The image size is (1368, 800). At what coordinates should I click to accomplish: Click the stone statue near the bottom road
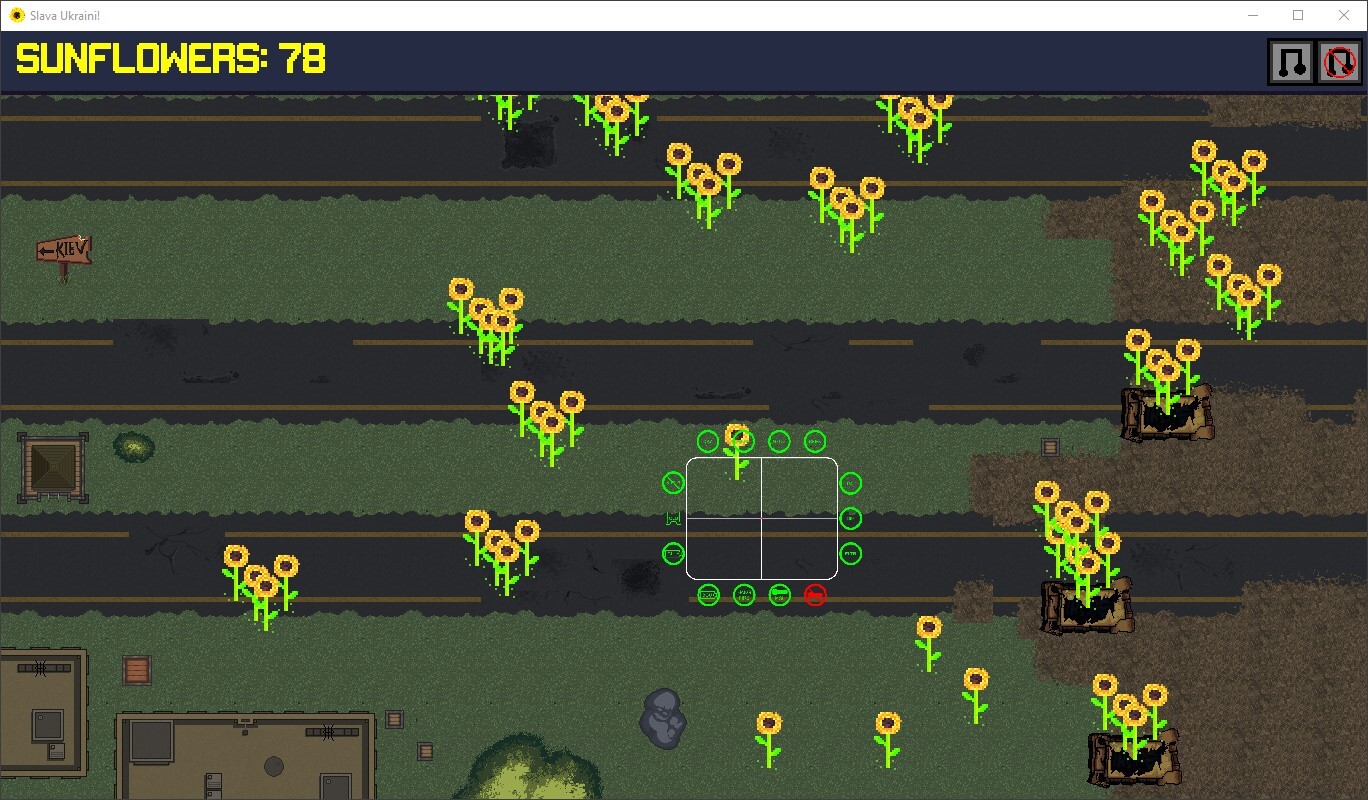(x=663, y=718)
